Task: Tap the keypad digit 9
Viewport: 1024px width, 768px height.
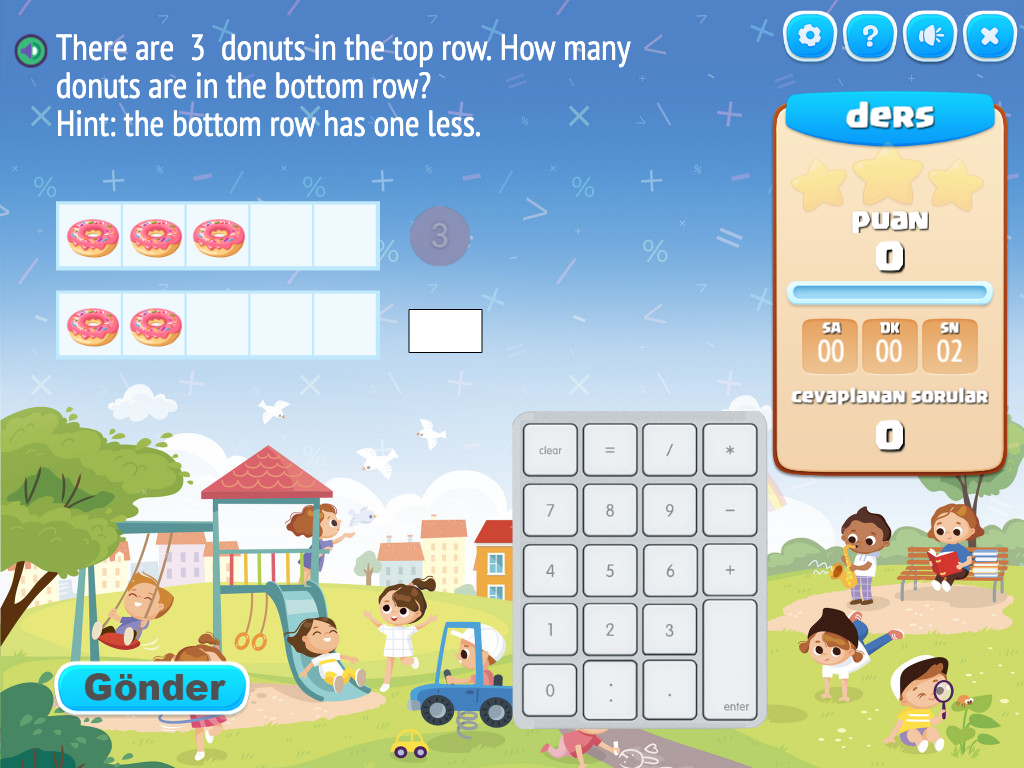Action: coord(670,511)
